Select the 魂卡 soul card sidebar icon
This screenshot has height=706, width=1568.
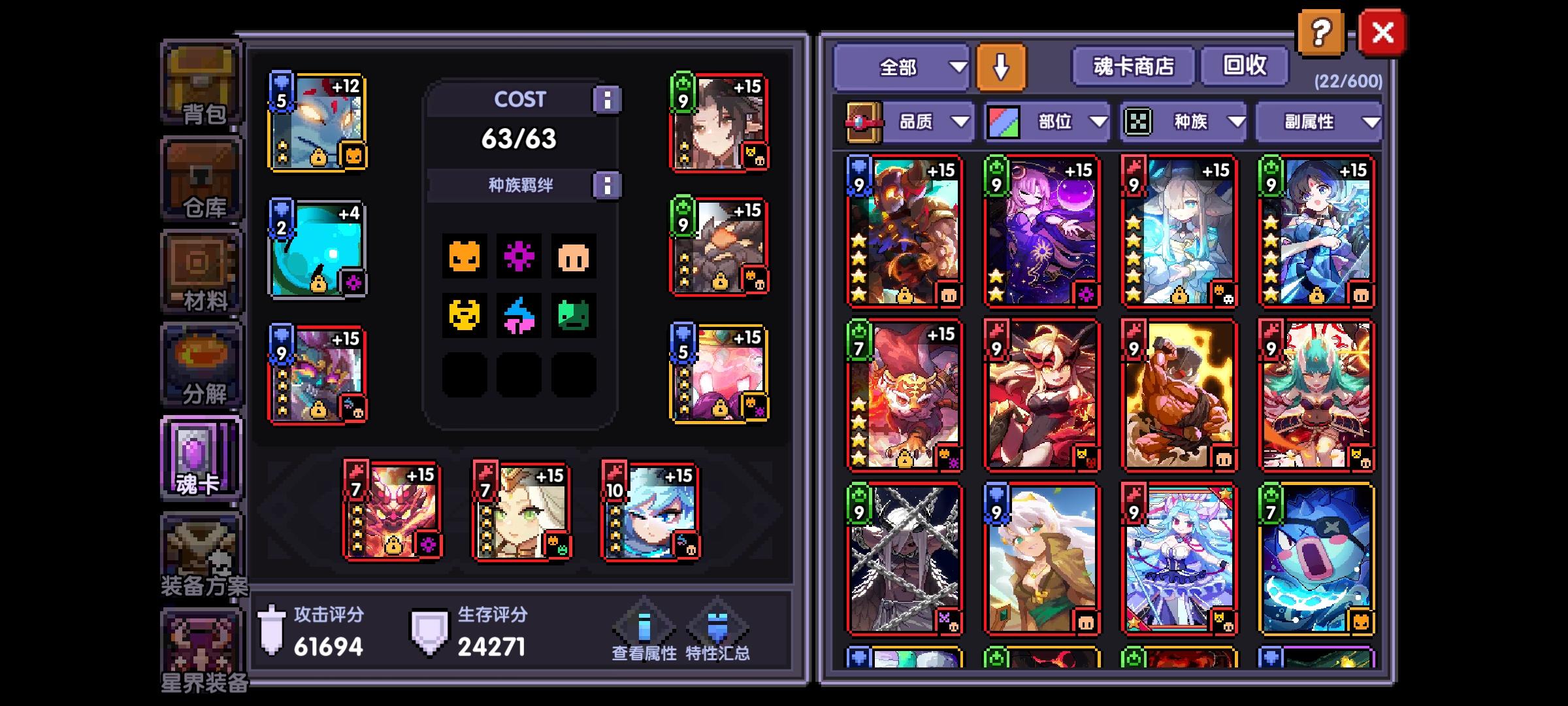pos(201,458)
